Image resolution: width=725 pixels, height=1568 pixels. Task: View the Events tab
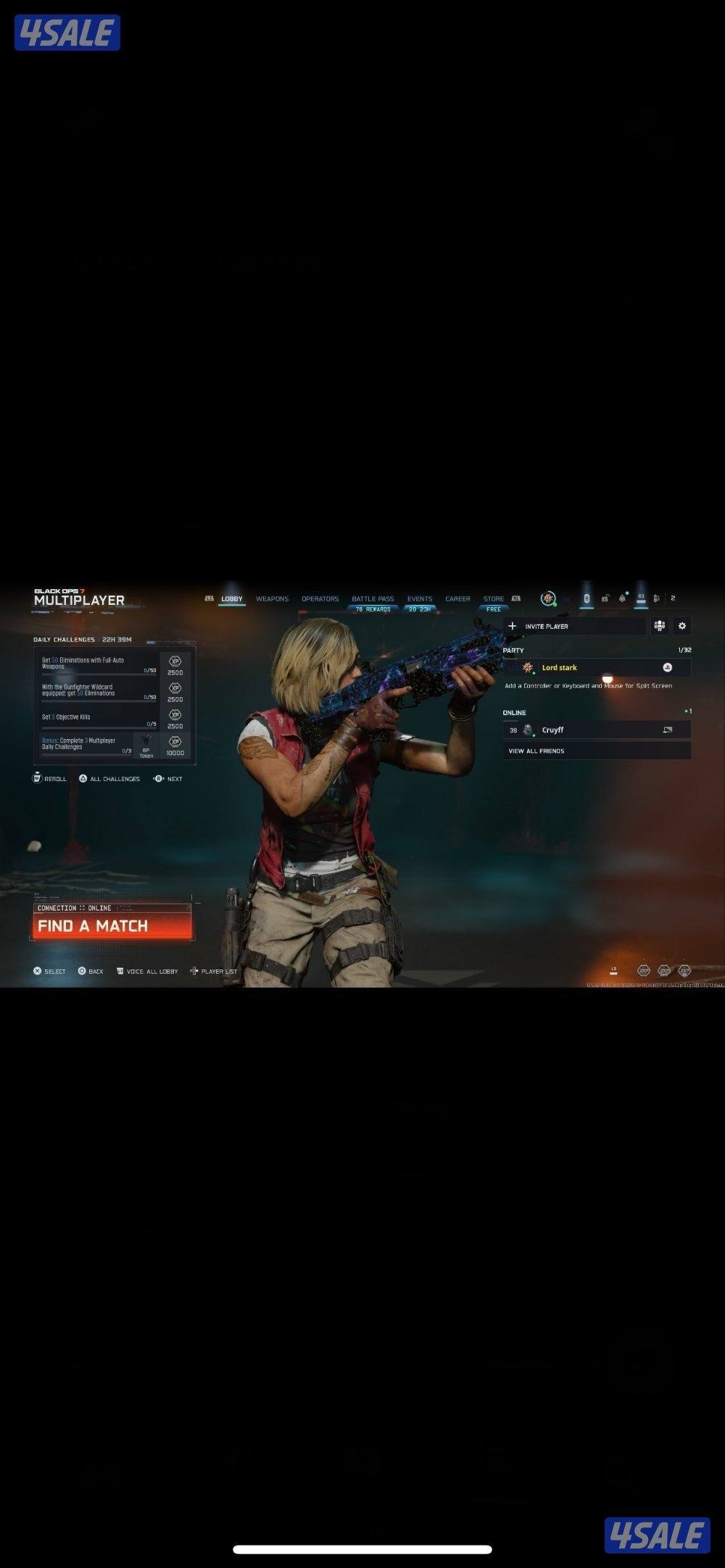pyautogui.click(x=419, y=599)
